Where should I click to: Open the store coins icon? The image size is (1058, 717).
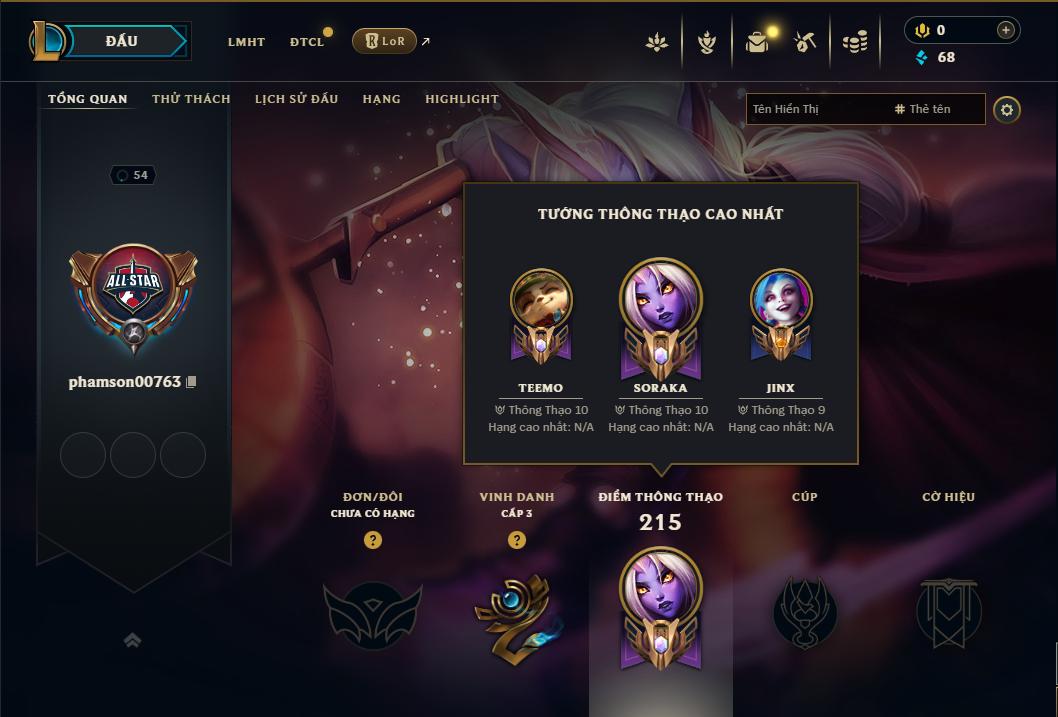[854, 42]
